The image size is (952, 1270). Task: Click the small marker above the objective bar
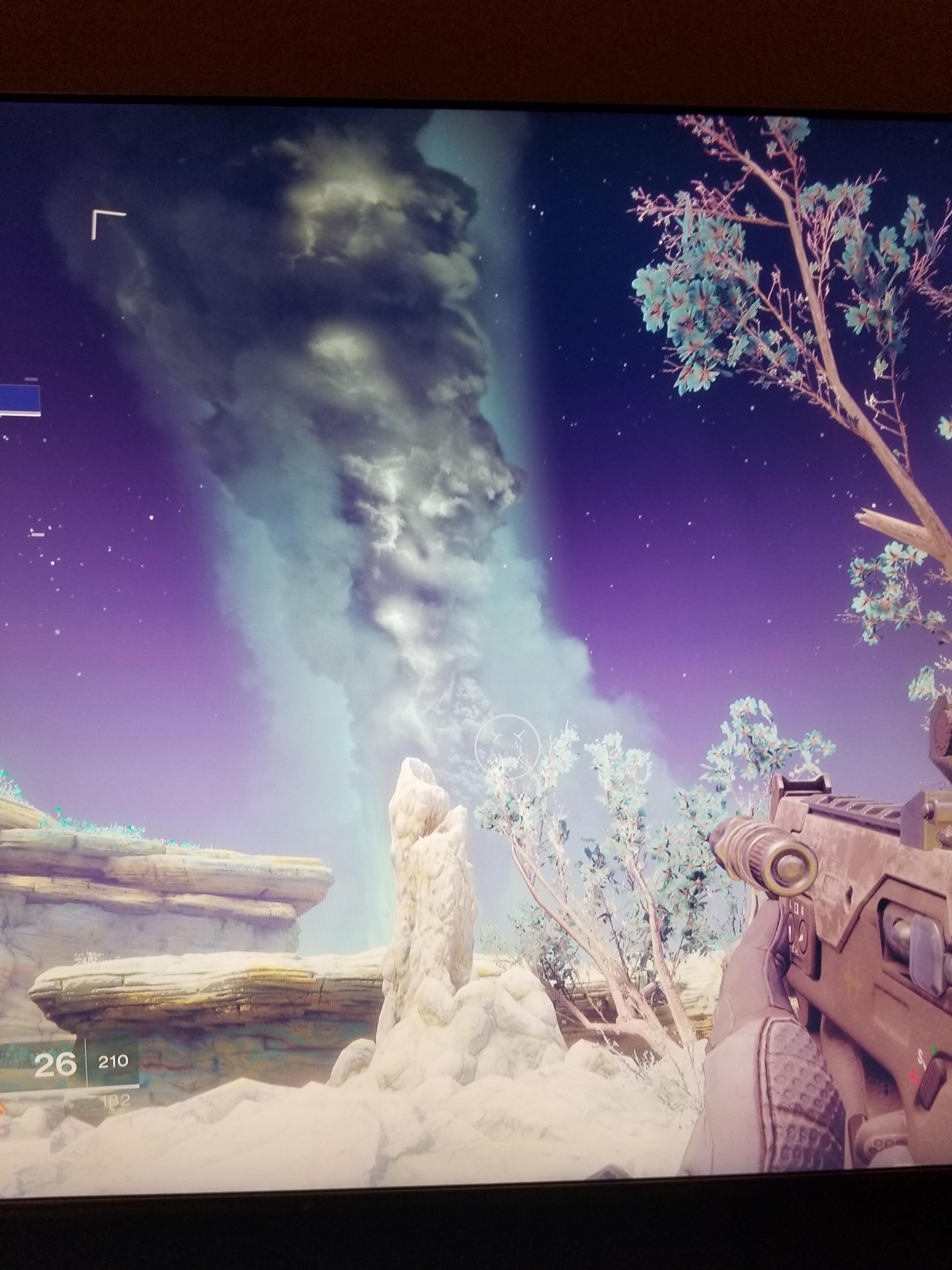31,379
